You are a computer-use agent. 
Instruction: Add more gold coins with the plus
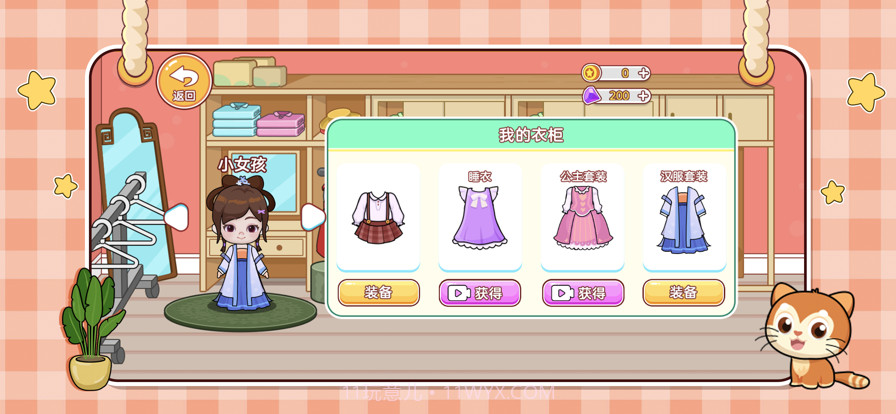tap(643, 73)
